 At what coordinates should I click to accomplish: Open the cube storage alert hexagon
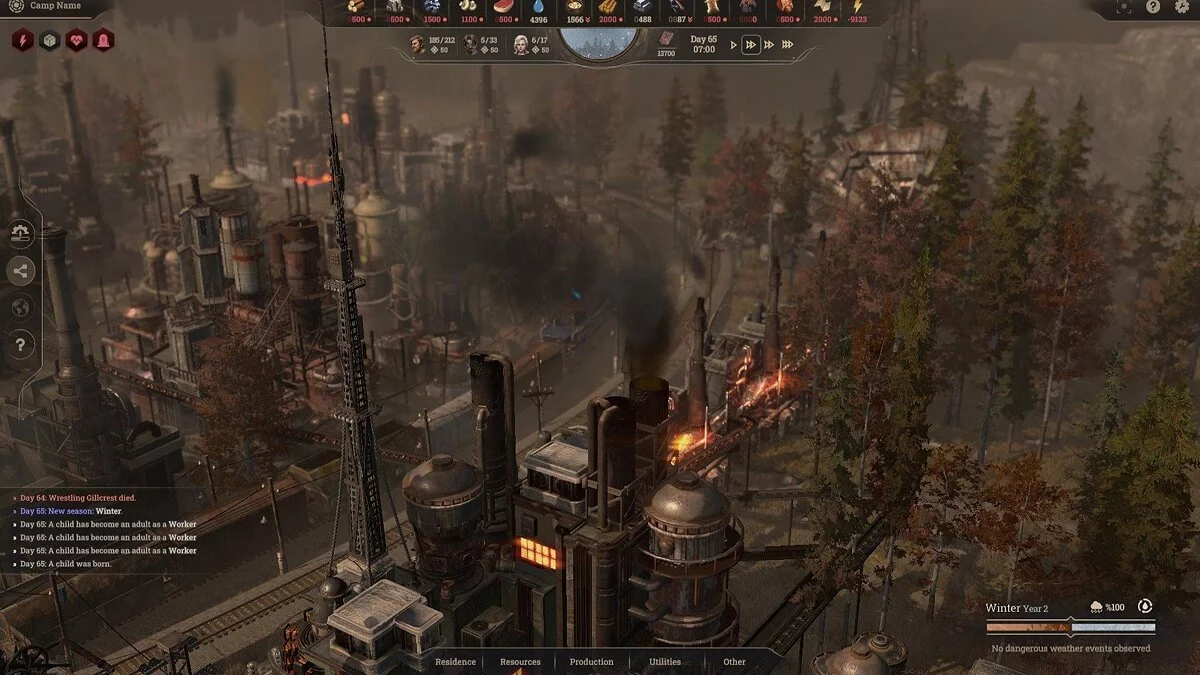(x=50, y=40)
